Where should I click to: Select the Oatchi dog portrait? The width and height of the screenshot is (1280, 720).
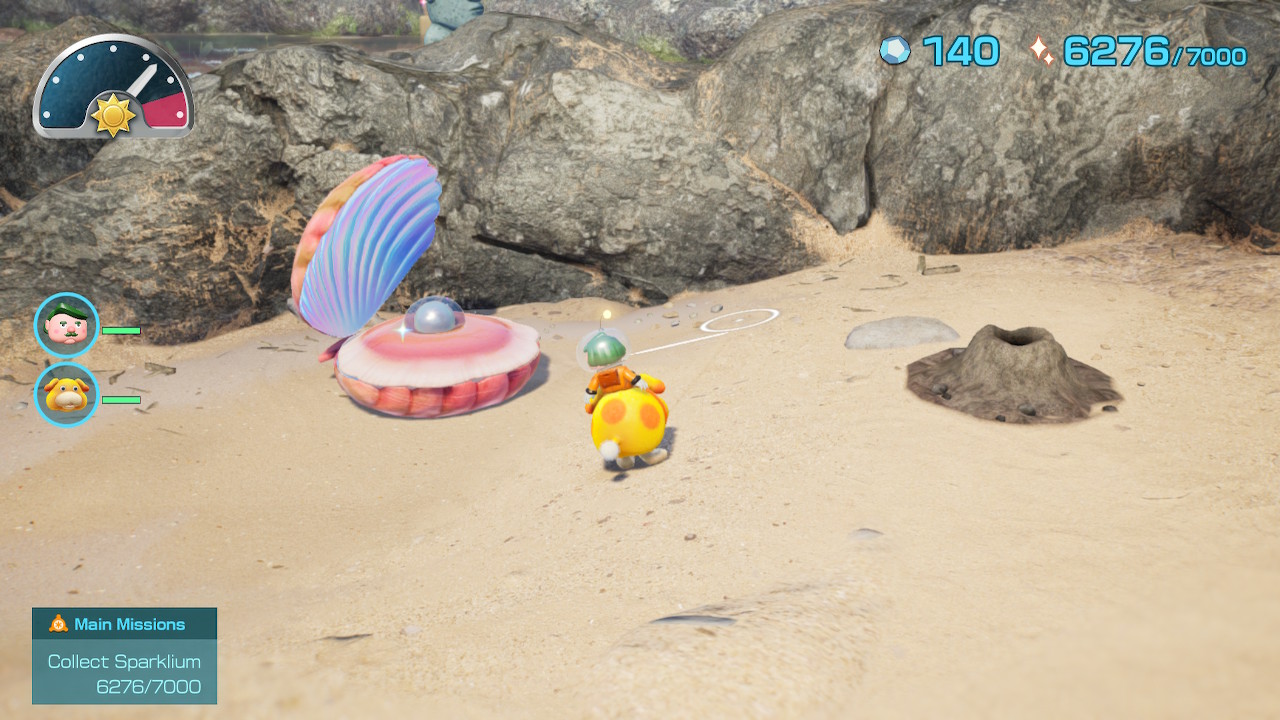[67, 394]
